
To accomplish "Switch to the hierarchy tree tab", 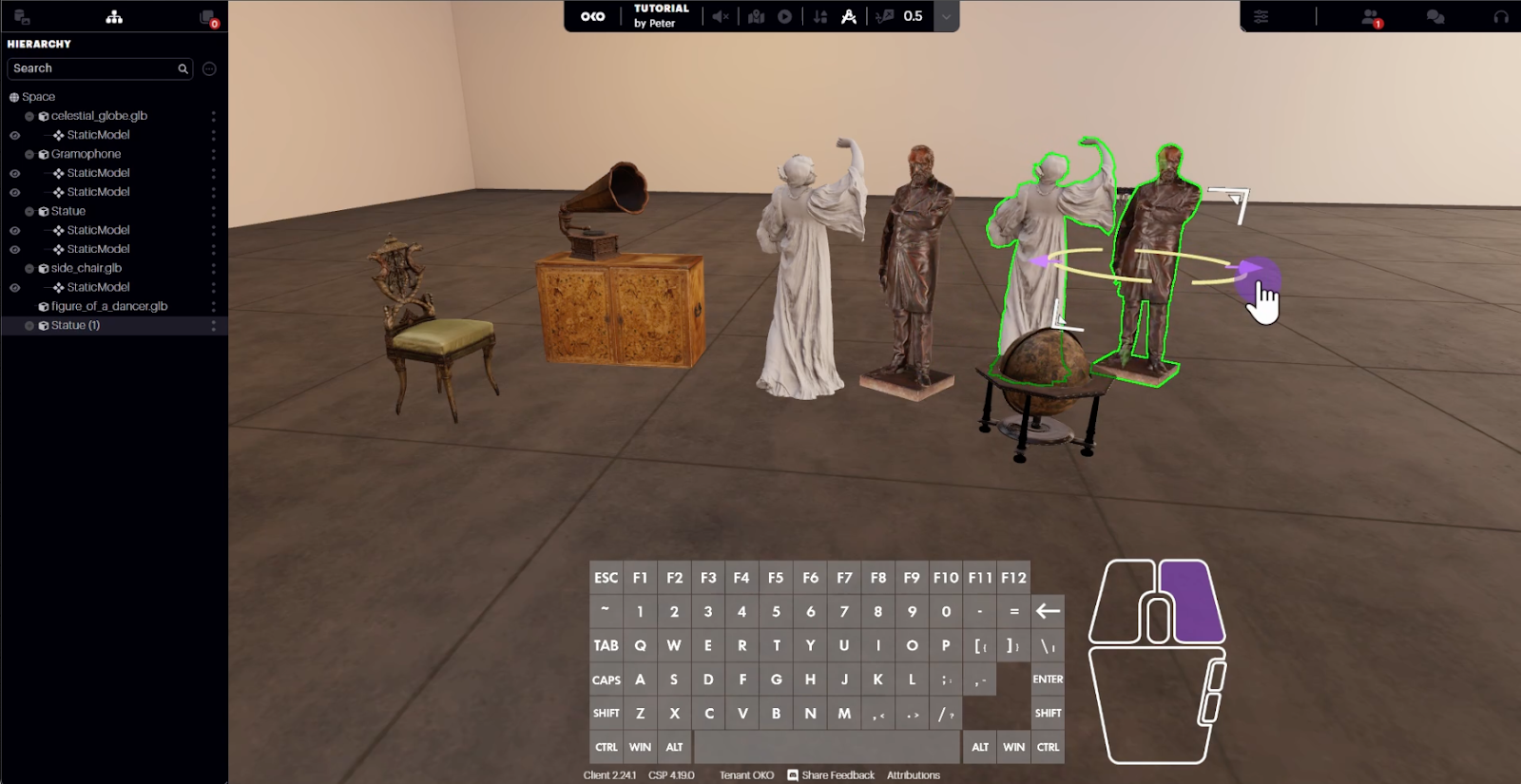I will click(x=114, y=17).
